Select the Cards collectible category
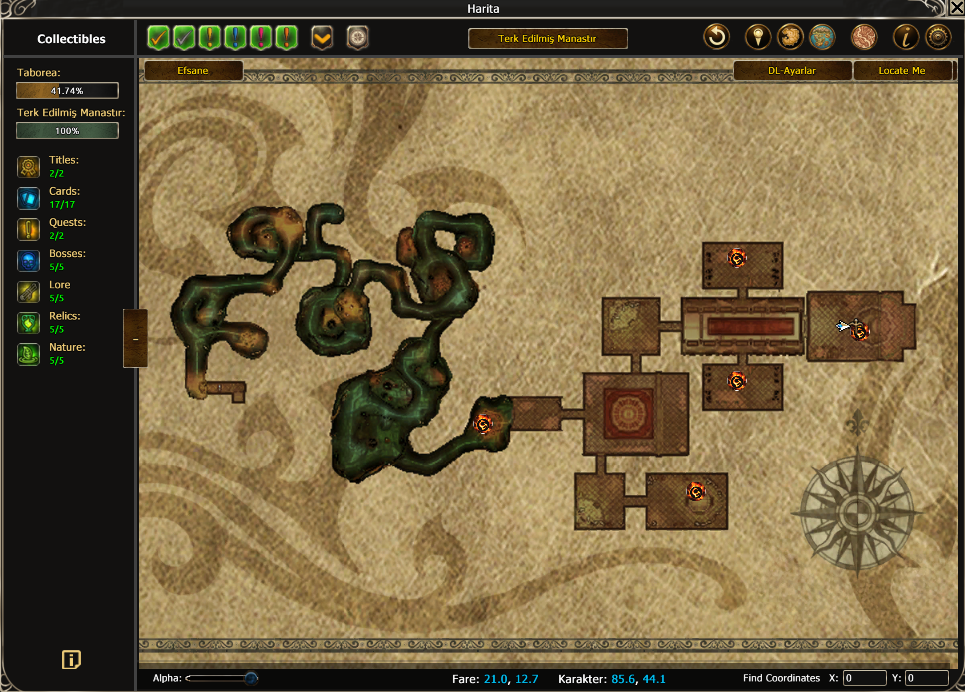965x692 pixels. 29,197
